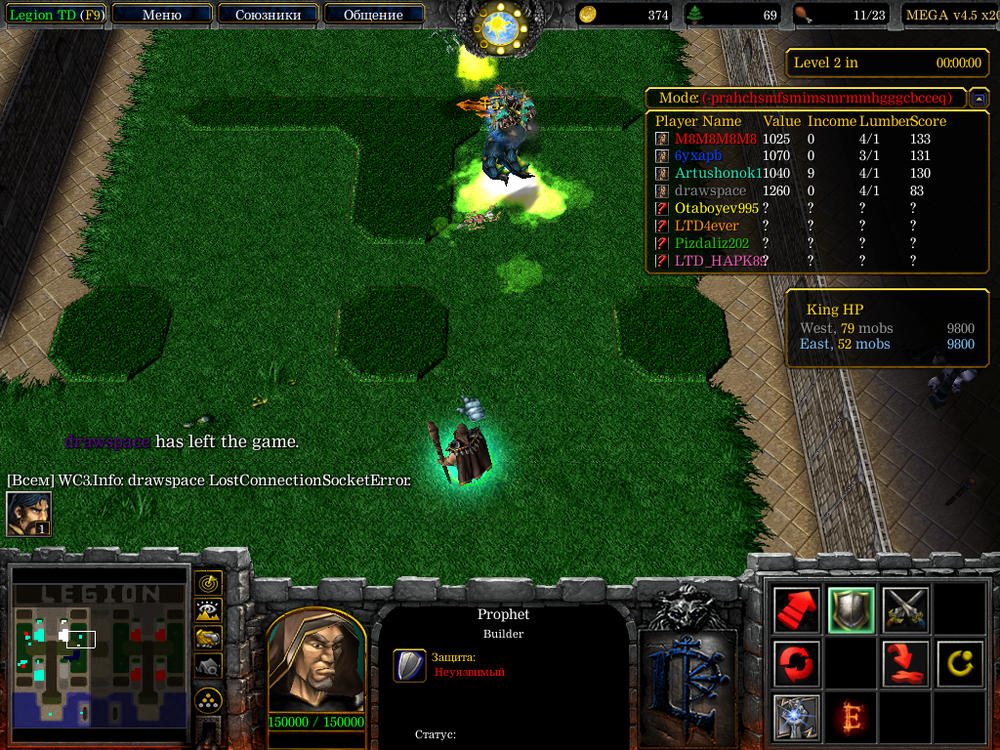This screenshot has width=1000, height=750.
Task: Select the red arrow pointing to cross command
Action: [x=906, y=663]
